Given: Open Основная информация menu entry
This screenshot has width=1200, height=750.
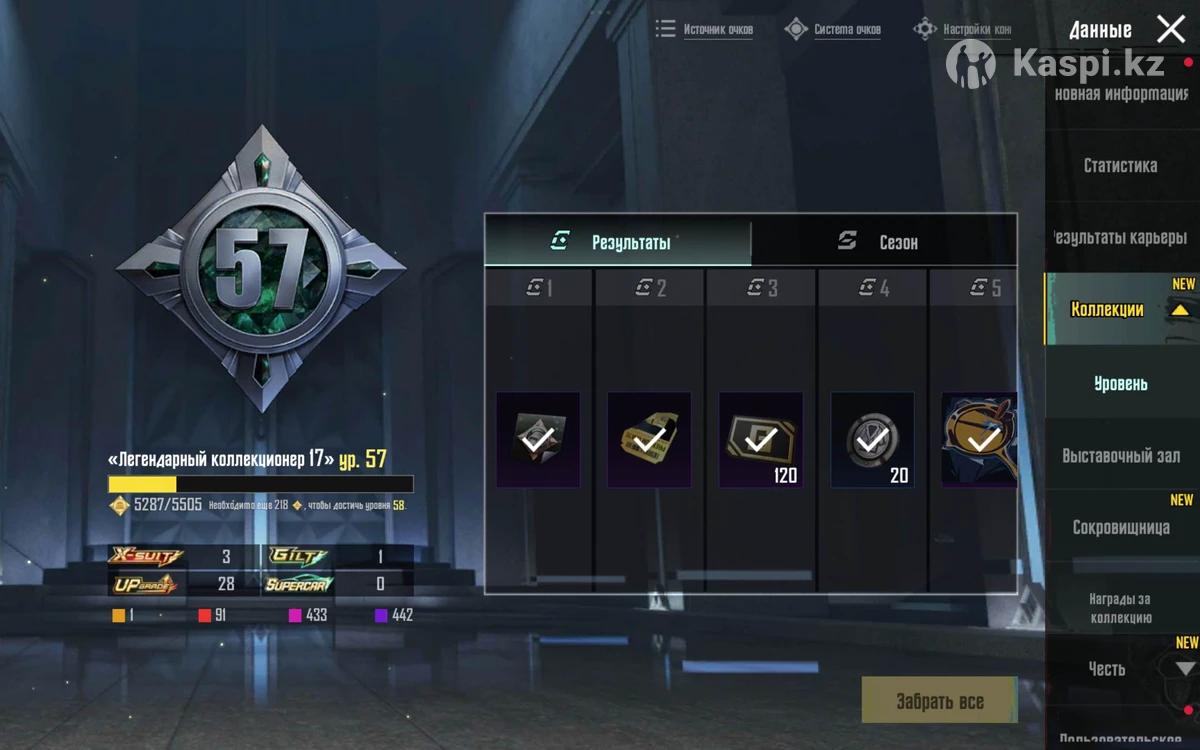Looking at the screenshot, I should [1120, 94].
